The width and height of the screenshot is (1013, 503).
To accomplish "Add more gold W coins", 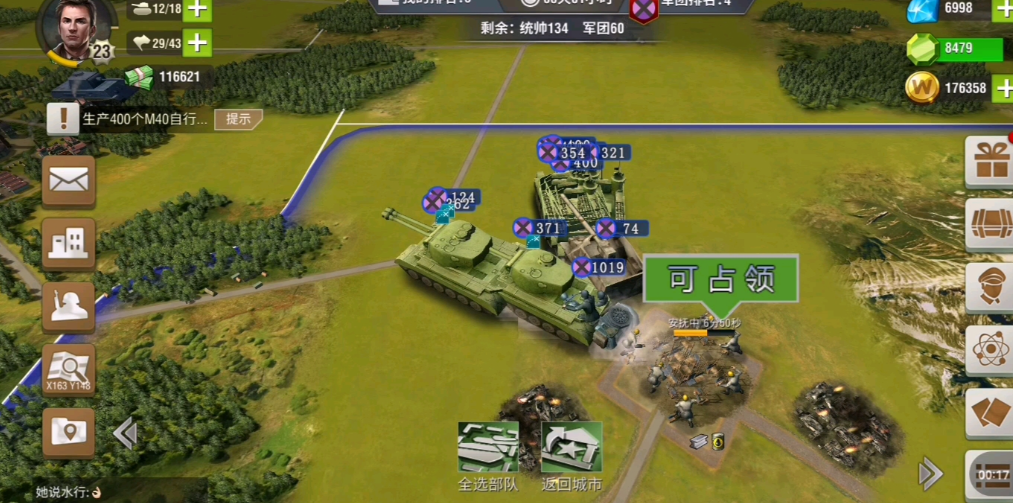I will coord(1003,87).
